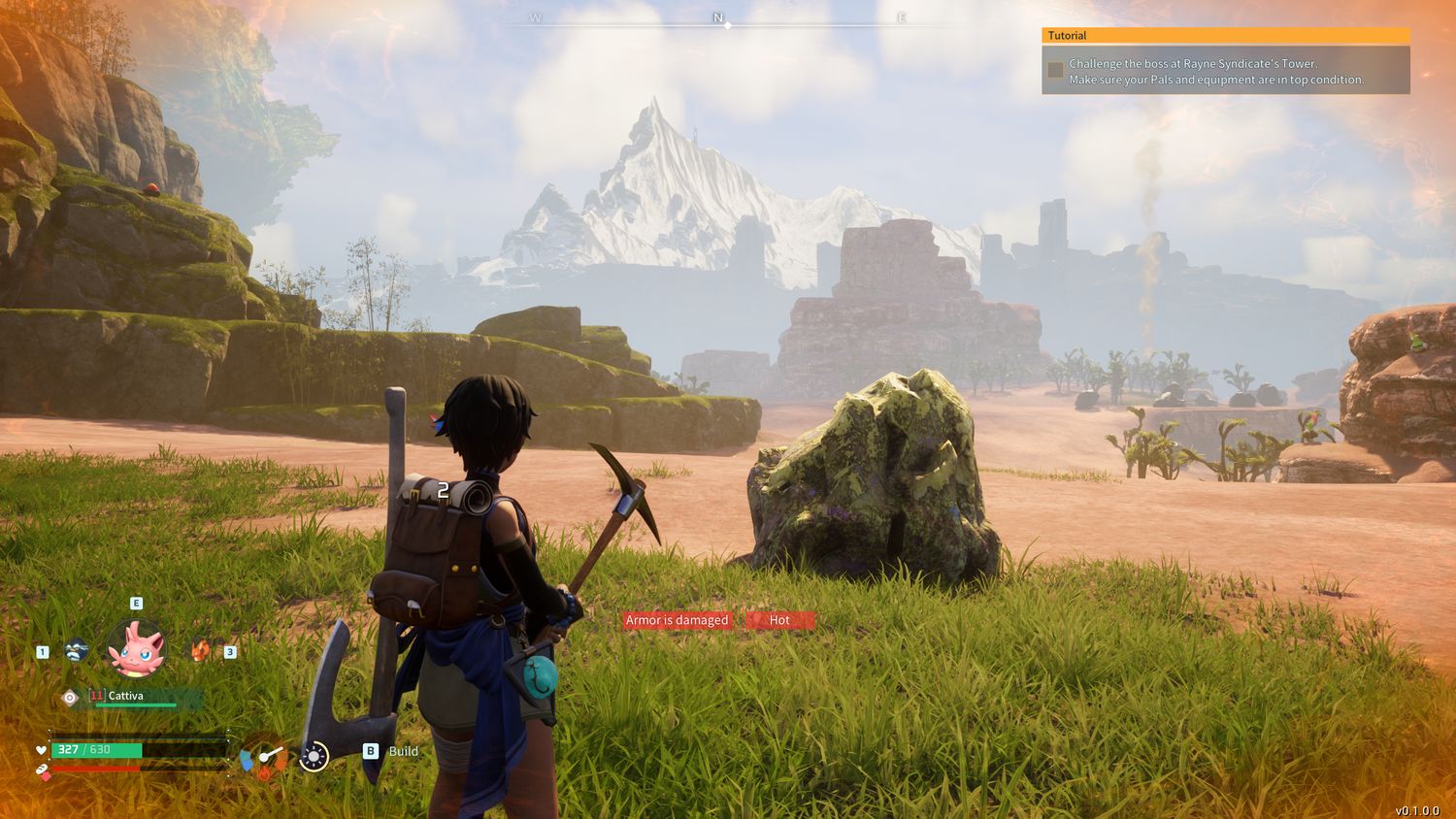Click the target icon beside Cattiva's name

(70, 698)
